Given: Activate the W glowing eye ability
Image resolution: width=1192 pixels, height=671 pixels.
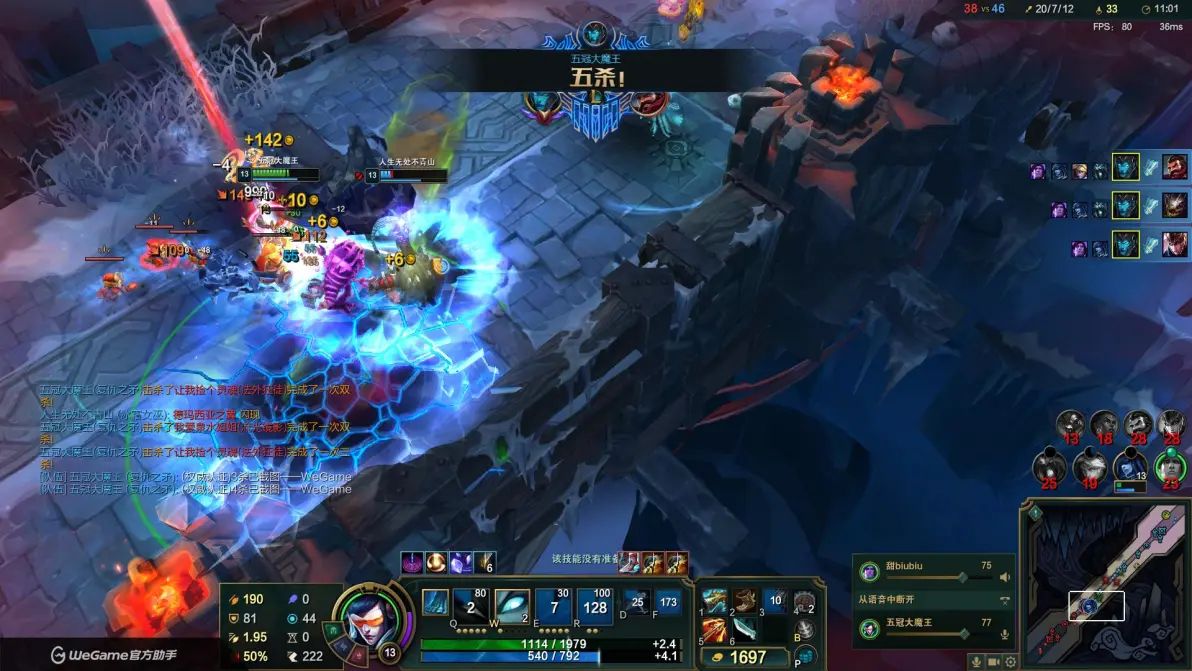Looking at the screenshot, I should point(511,606).
